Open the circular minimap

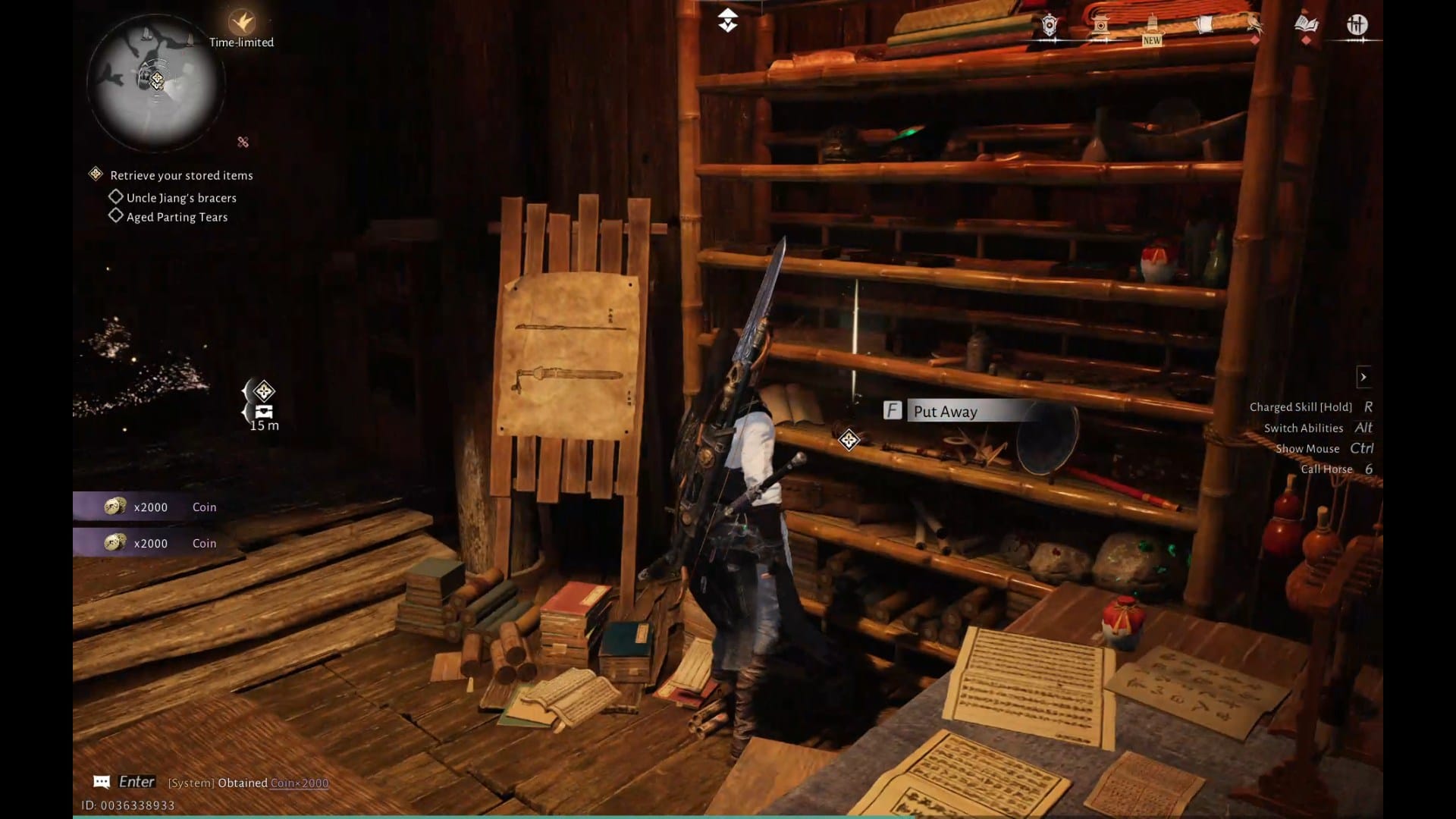155,81
